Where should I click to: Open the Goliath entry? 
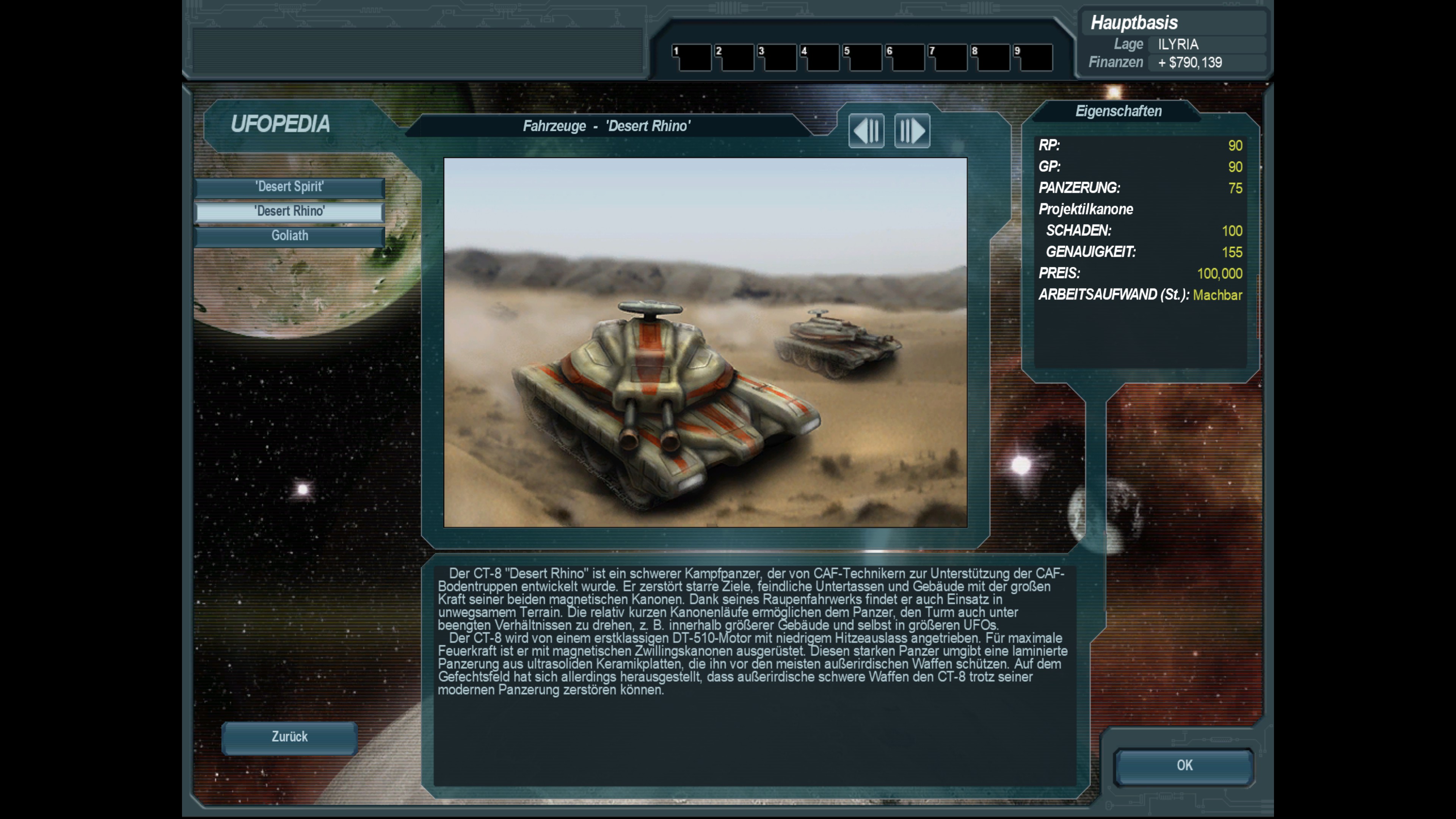tap(289, 236)
